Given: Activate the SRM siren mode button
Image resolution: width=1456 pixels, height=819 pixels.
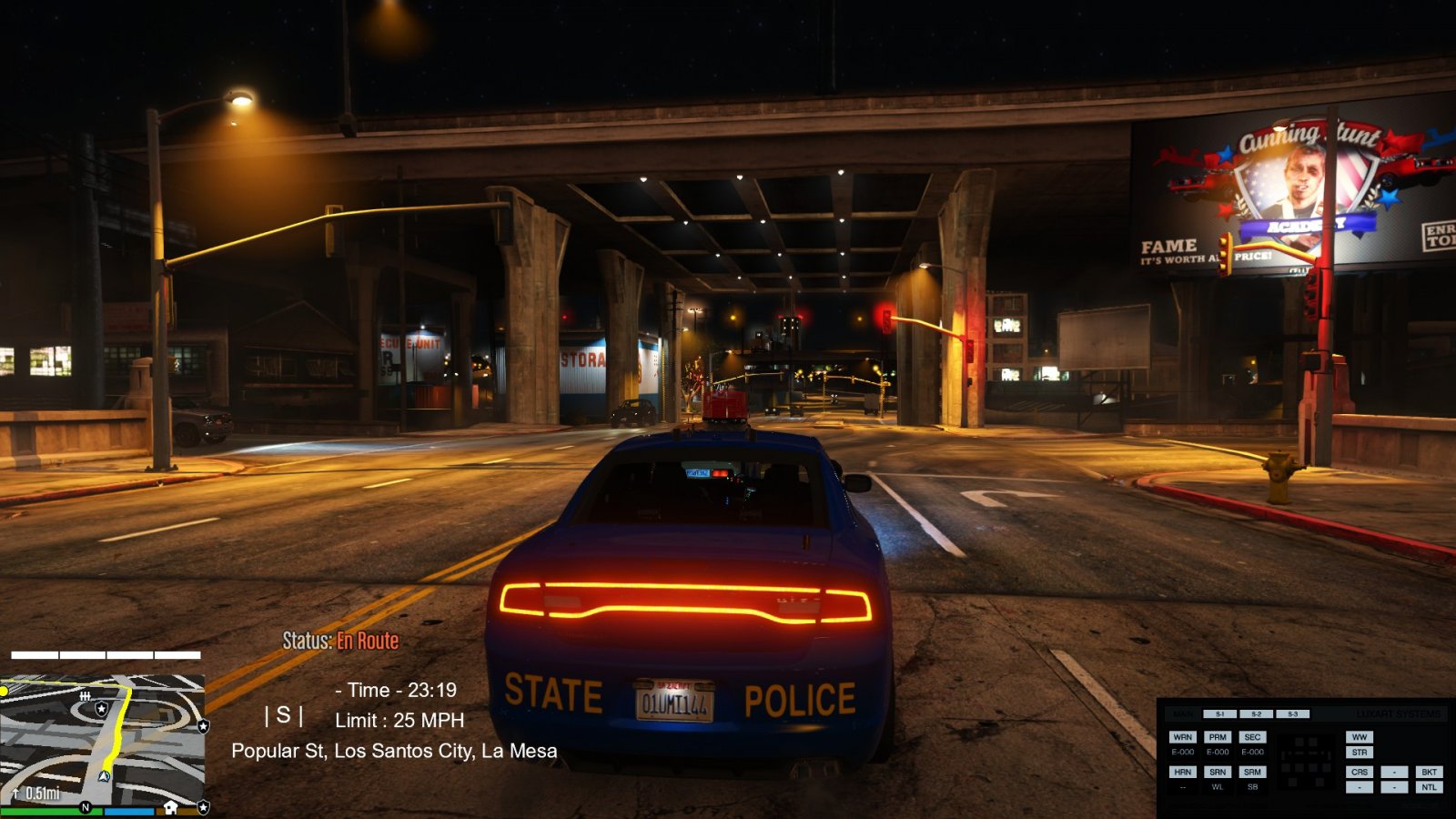Looking at the screenshot, I should [x=1252, y=772].
